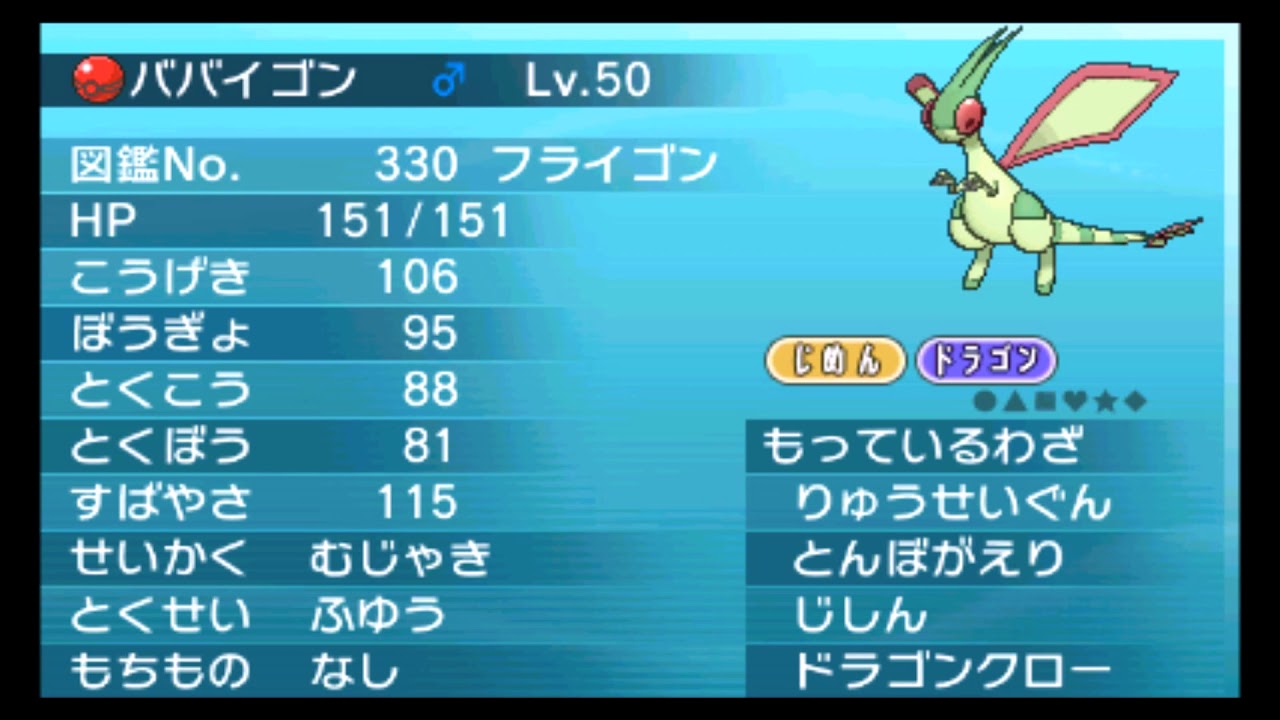Toggle the diamond marking
This screenshot has height=720, width=1280.
point(1134,398)
